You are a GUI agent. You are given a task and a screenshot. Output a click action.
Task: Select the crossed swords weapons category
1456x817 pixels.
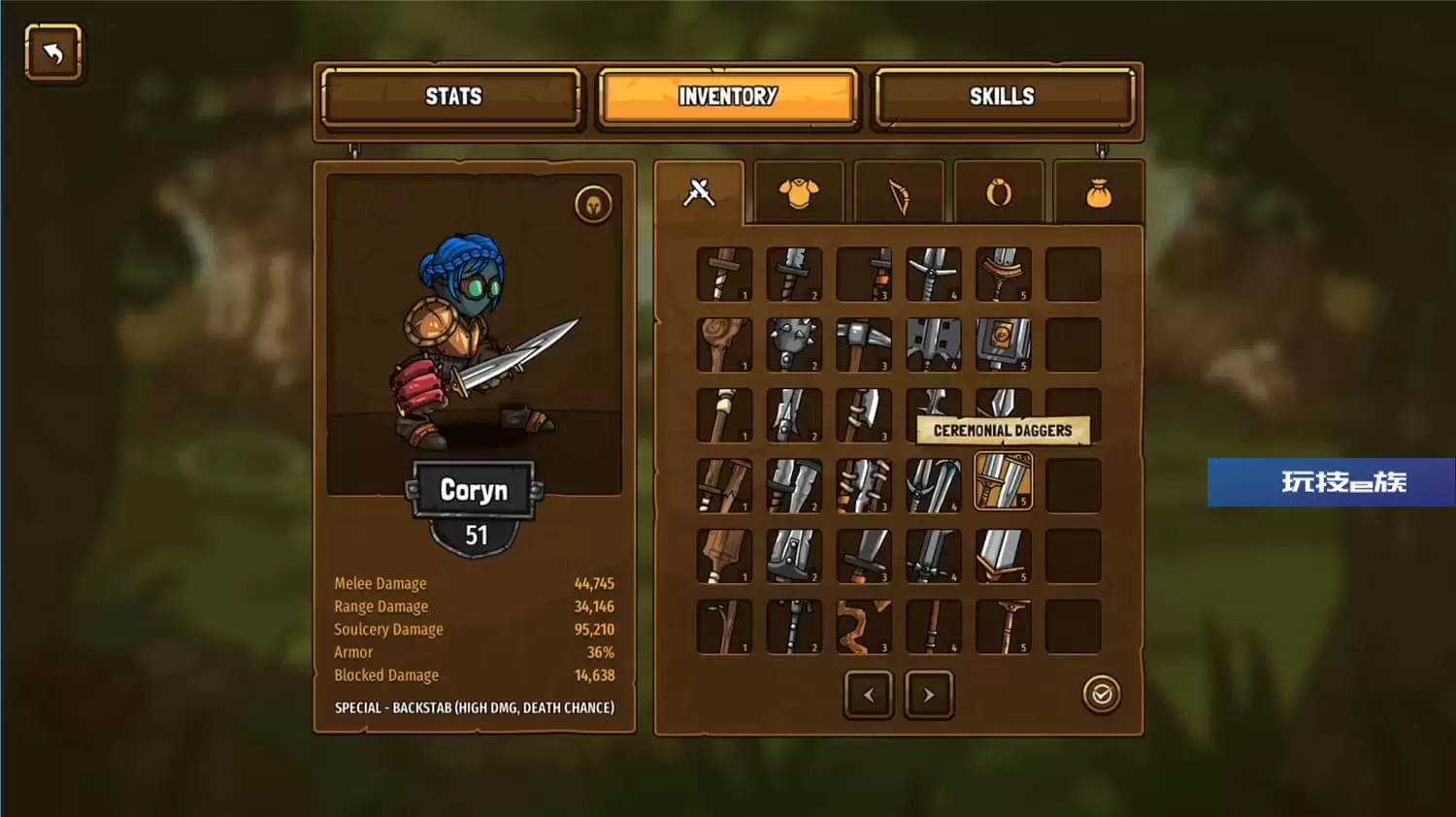coord(699,193)
